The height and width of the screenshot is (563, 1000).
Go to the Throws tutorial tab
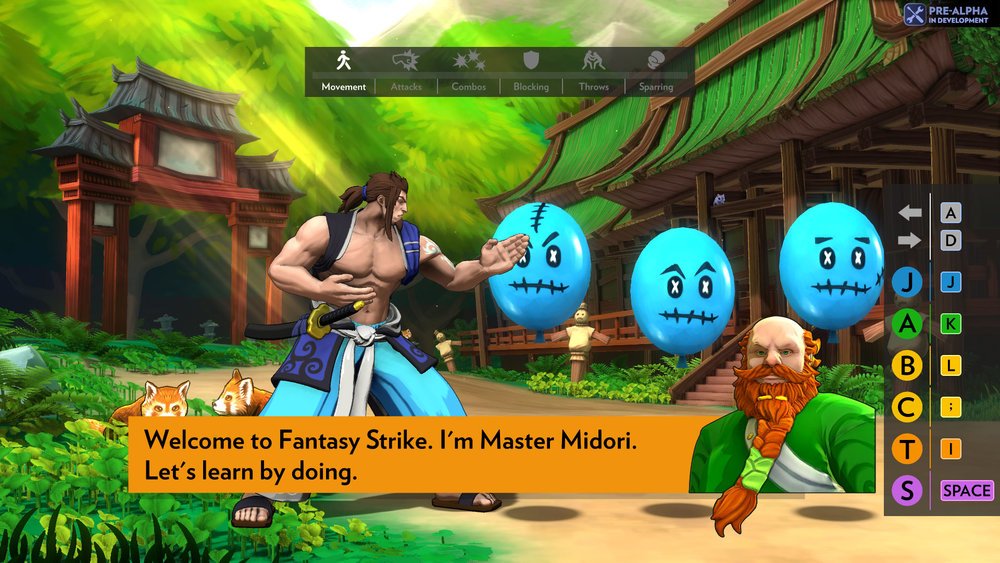click(x=593, y=72)
